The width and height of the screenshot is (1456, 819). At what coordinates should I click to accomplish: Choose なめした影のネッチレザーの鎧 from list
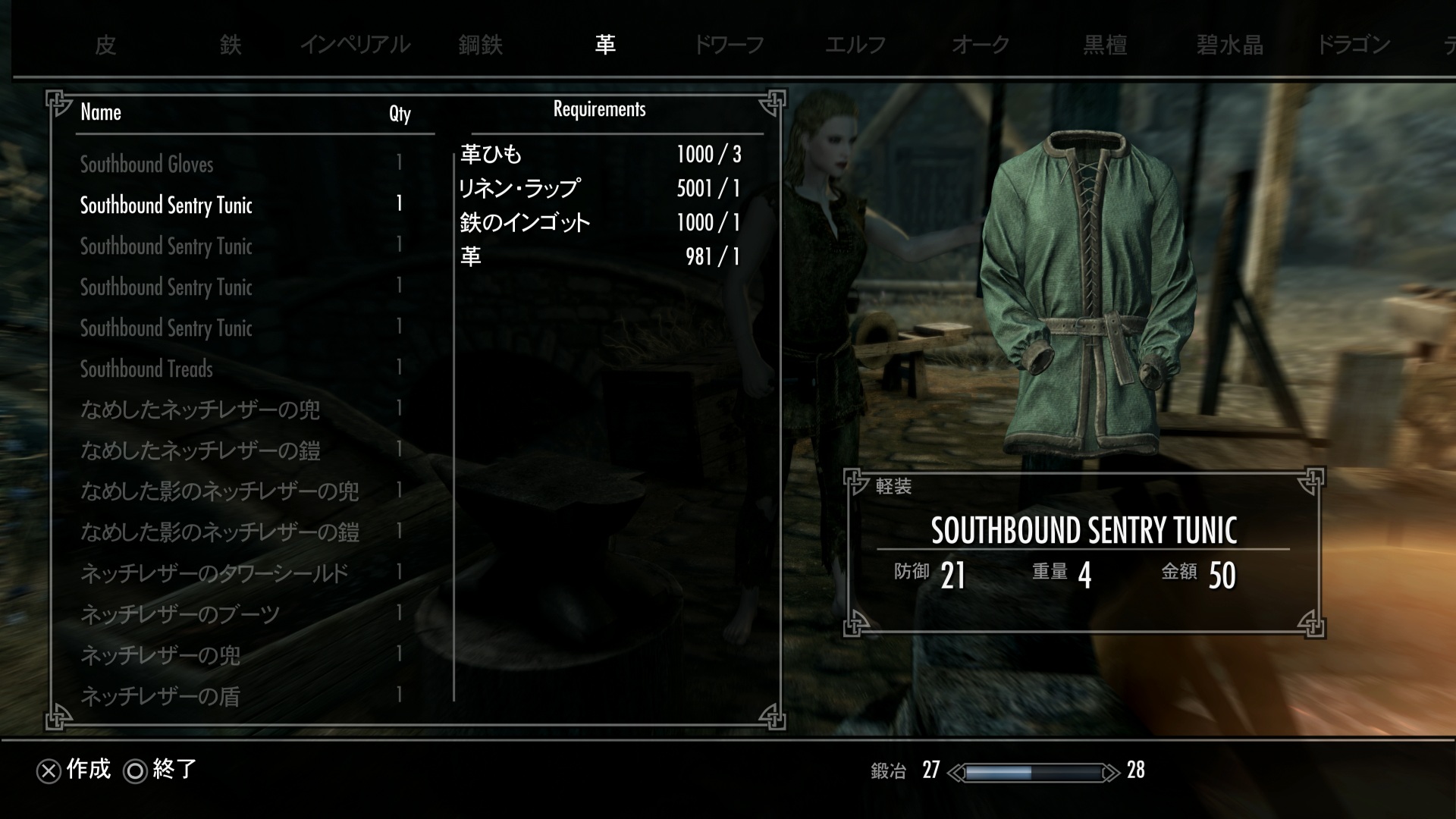[220, 533]
